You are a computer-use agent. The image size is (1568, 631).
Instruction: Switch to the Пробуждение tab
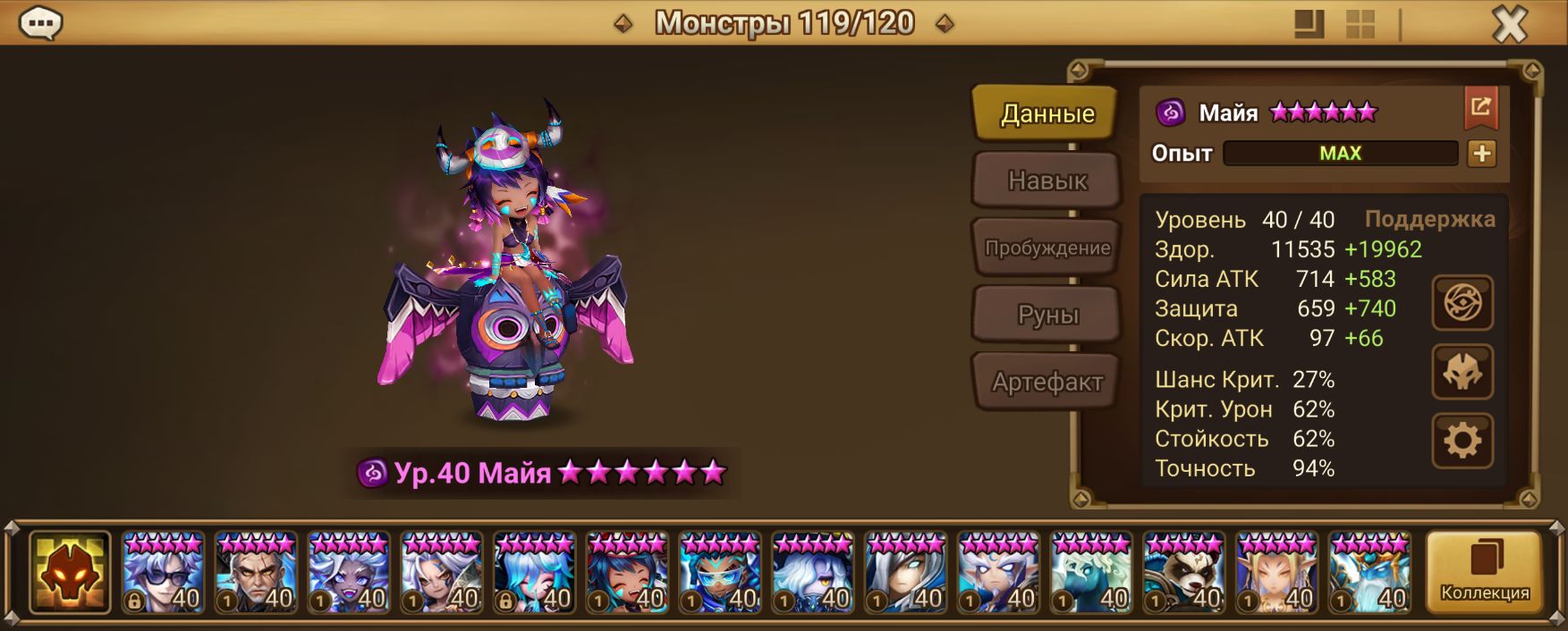1047,248
